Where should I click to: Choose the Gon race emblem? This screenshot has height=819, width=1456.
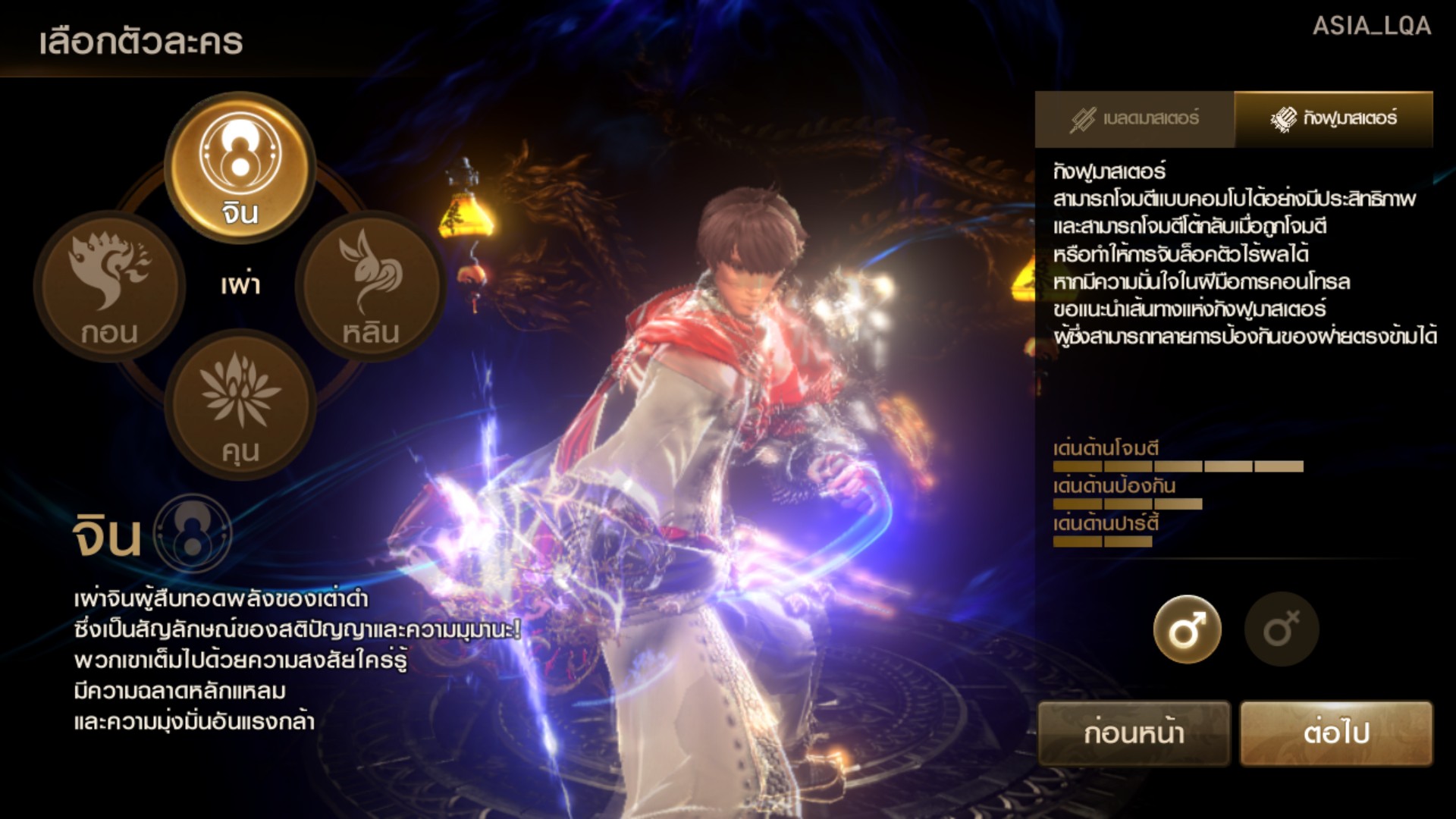(x=109, y=286)
